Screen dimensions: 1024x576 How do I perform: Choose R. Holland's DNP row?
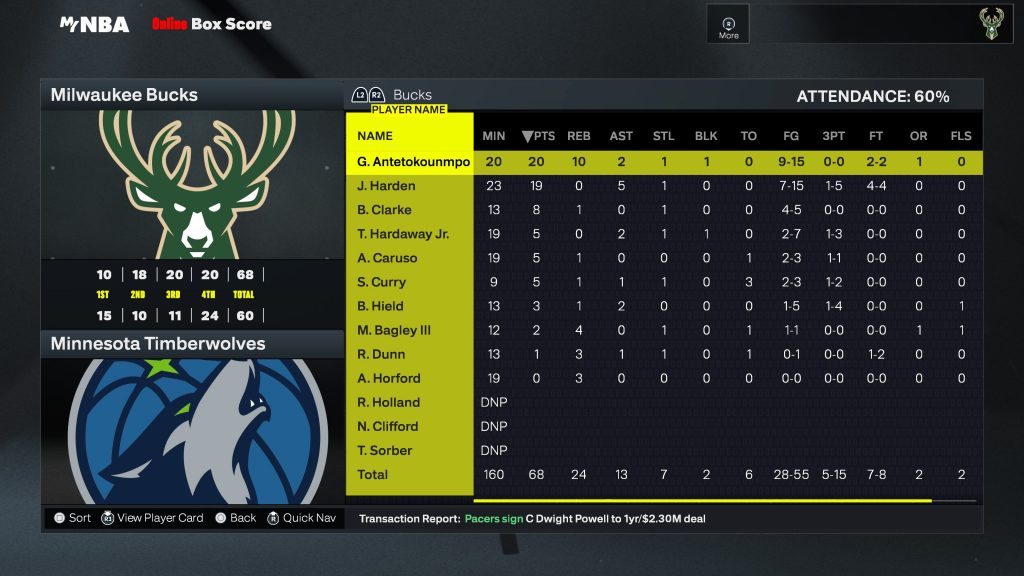388,402
